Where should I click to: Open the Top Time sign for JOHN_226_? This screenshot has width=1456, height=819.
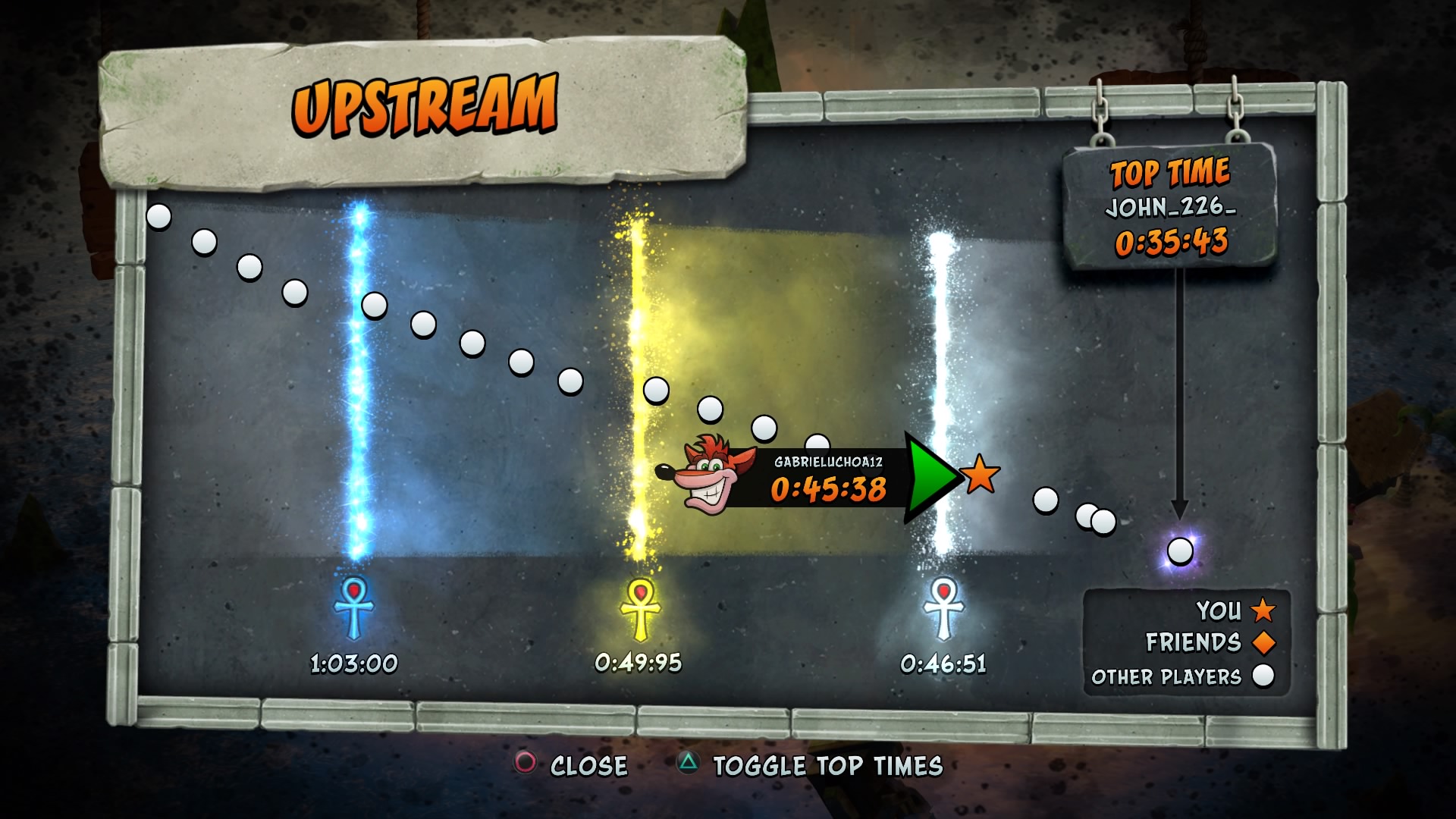click(x=1170, y=206)
